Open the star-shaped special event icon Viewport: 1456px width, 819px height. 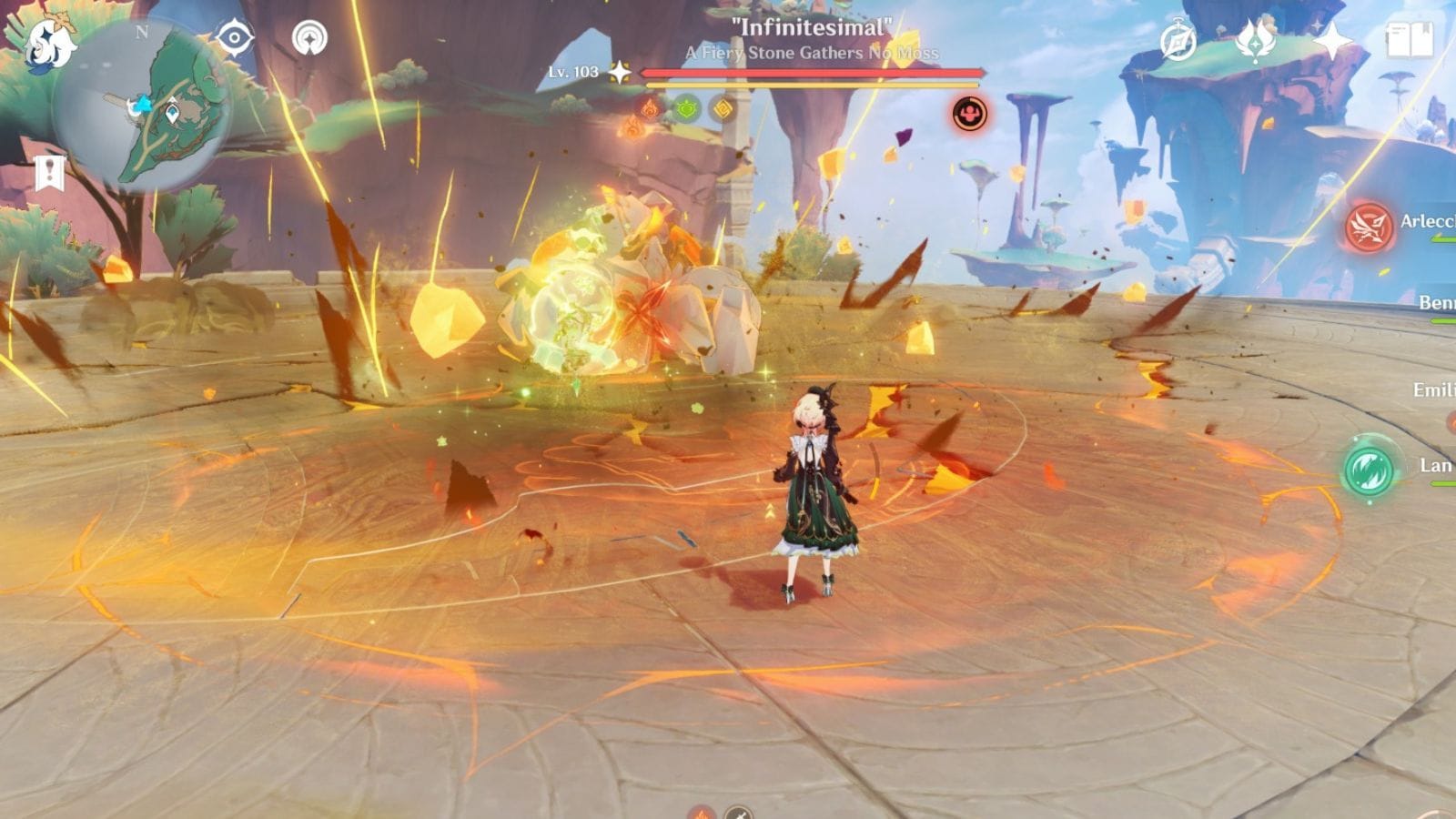(x=1333, y=38)
